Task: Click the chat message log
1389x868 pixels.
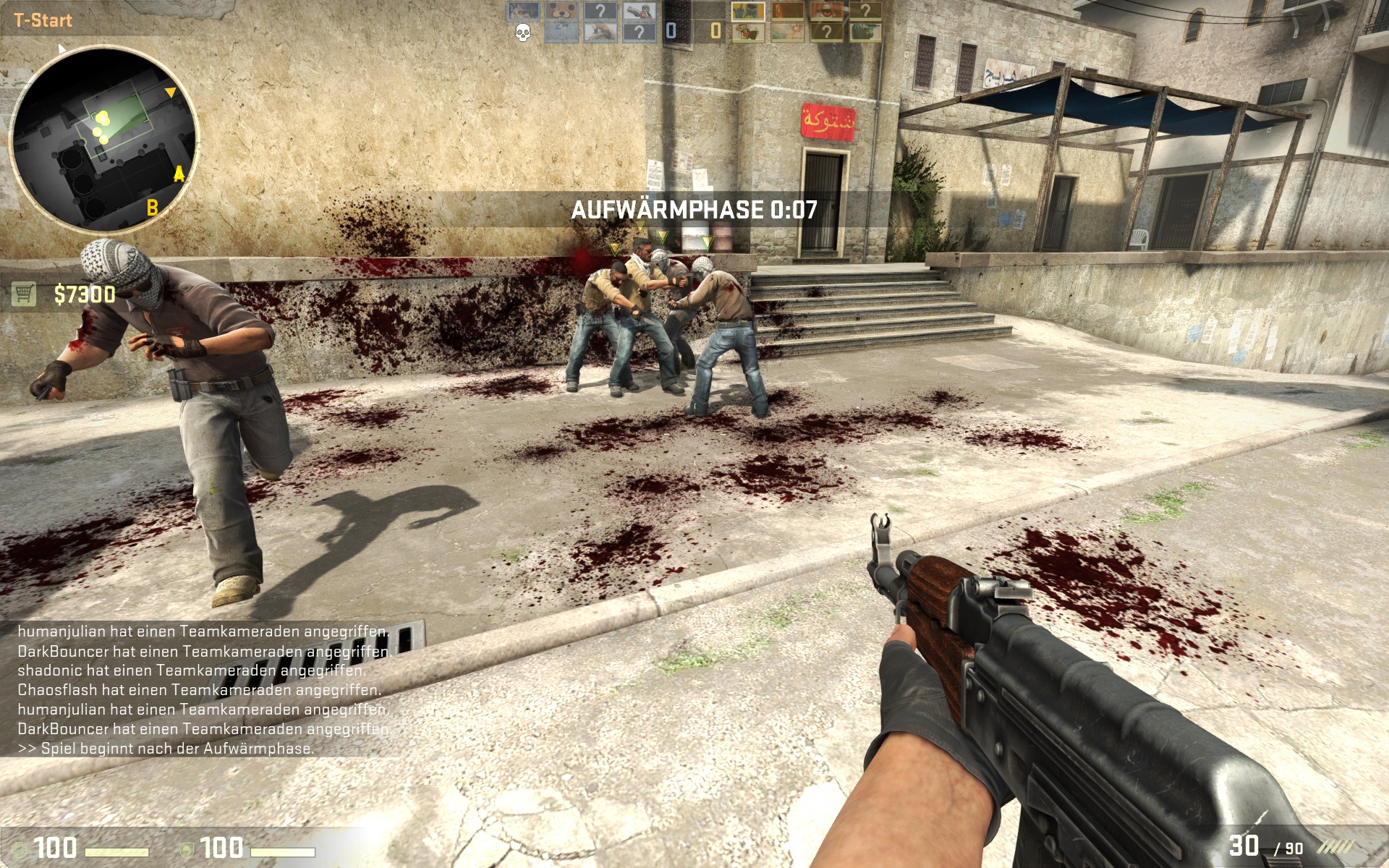Action: (203, 689)
